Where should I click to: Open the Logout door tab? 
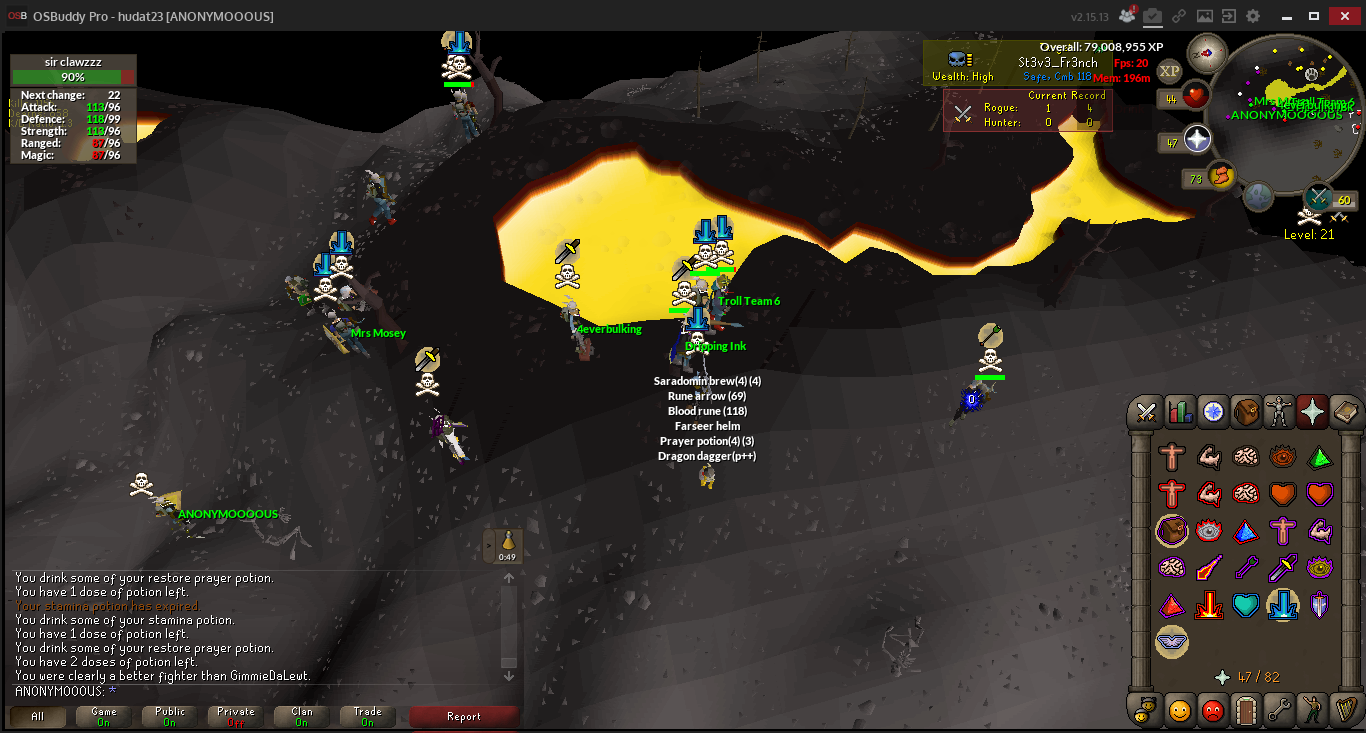pos(1246,710)
